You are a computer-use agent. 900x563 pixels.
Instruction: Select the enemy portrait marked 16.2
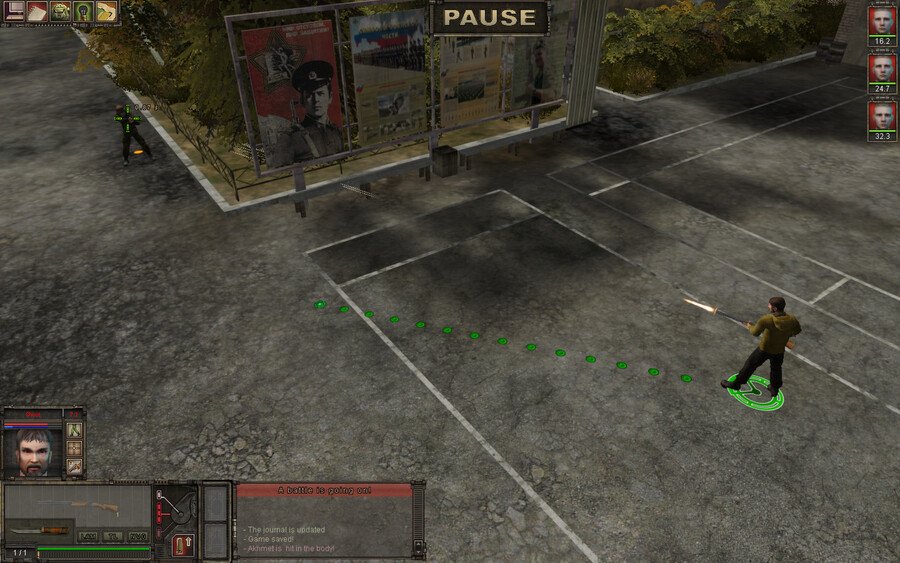pyautogui.click(x=881, y=22)
